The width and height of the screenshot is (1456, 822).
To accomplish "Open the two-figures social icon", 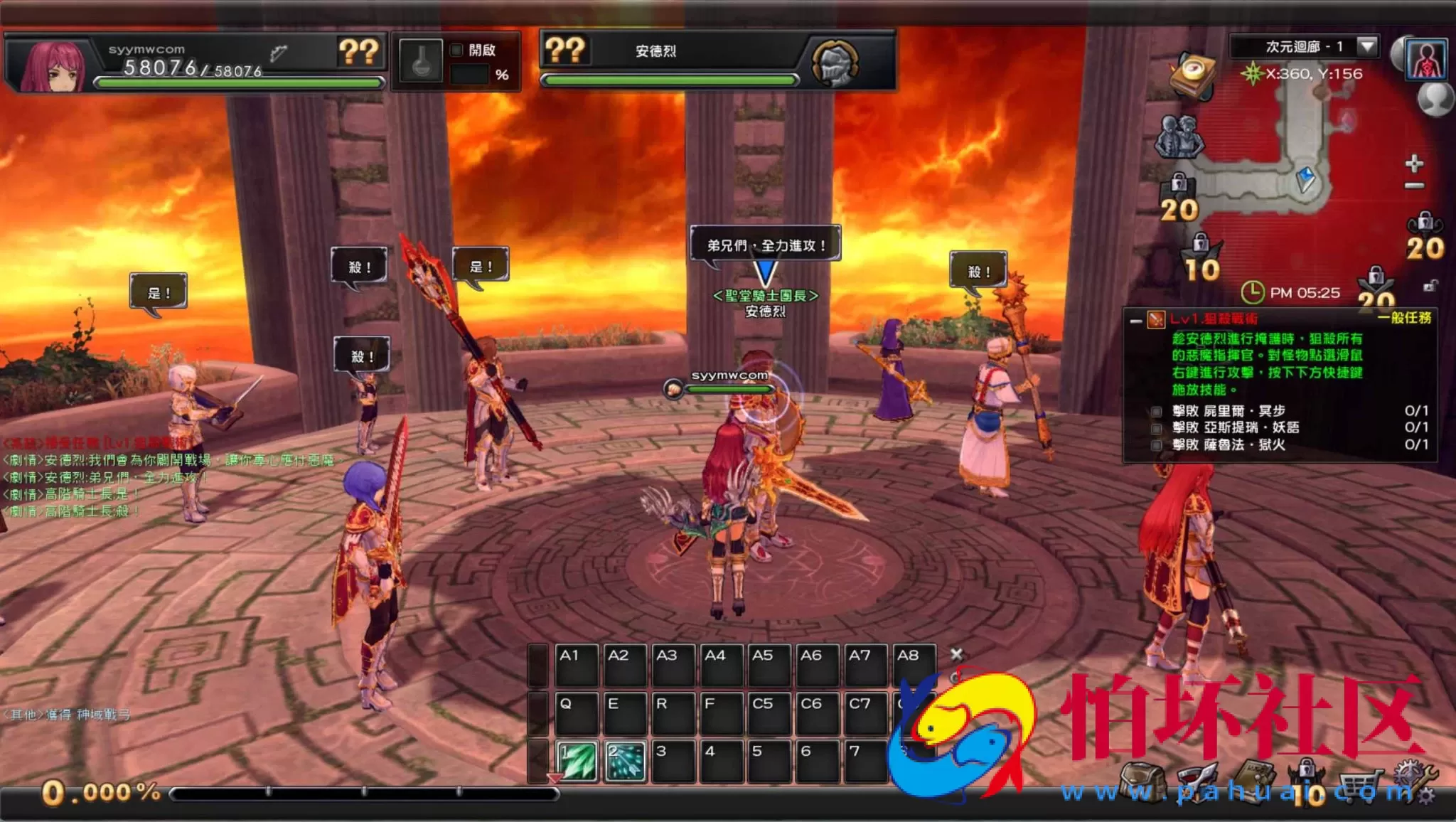I will 1179,135.
